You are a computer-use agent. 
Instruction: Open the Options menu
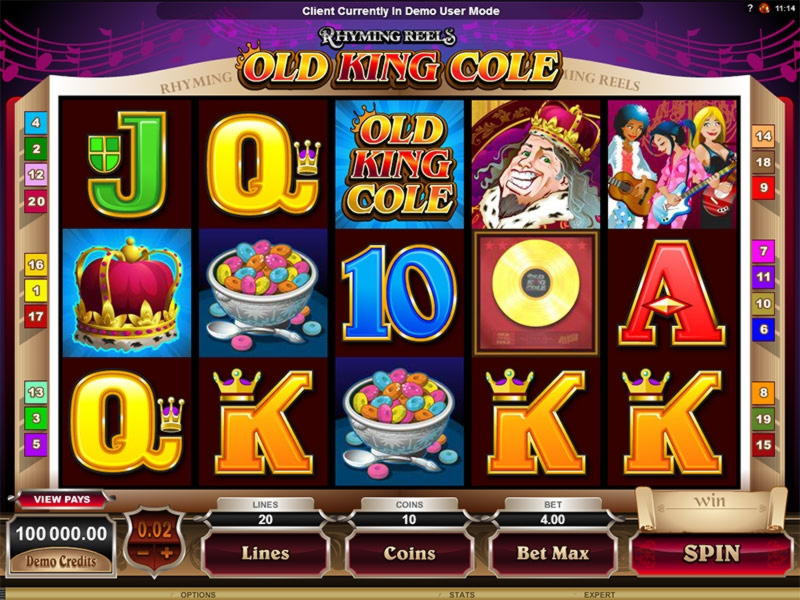(198, 594)
